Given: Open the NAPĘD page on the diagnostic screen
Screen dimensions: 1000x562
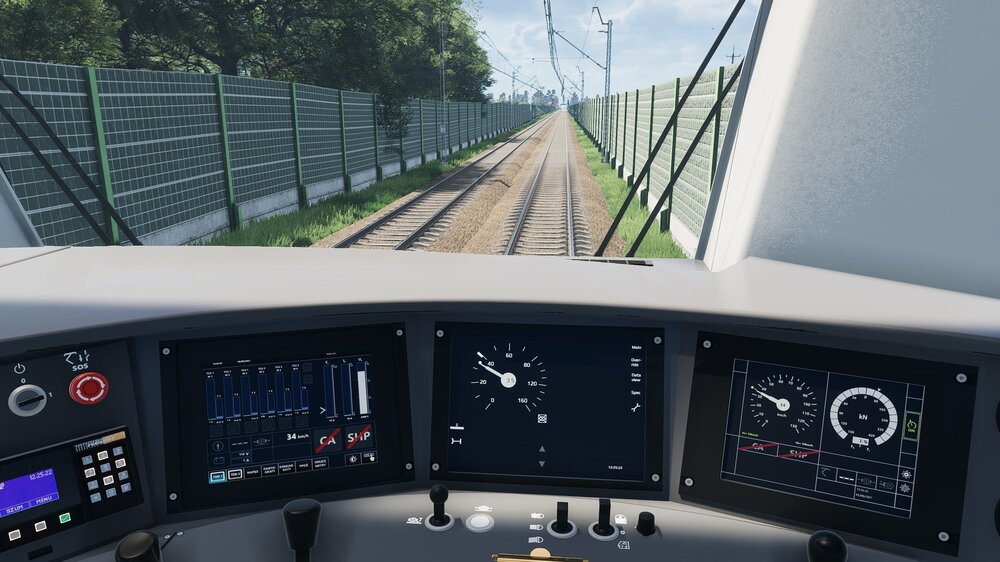Looking at the screenshot, I should [x=253, y=471].
